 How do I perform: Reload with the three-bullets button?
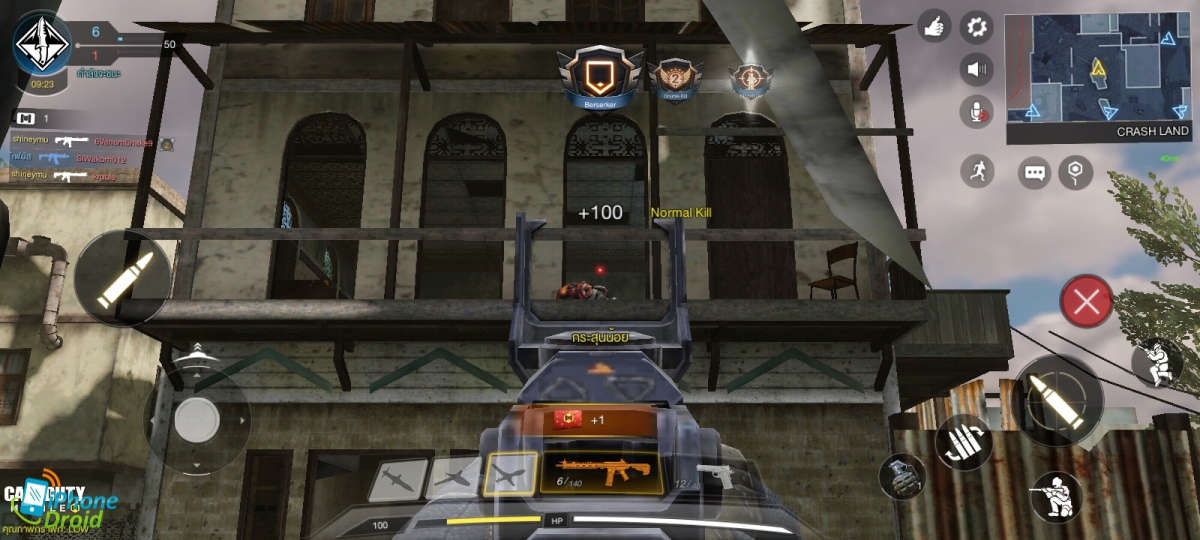coord(963,441)
